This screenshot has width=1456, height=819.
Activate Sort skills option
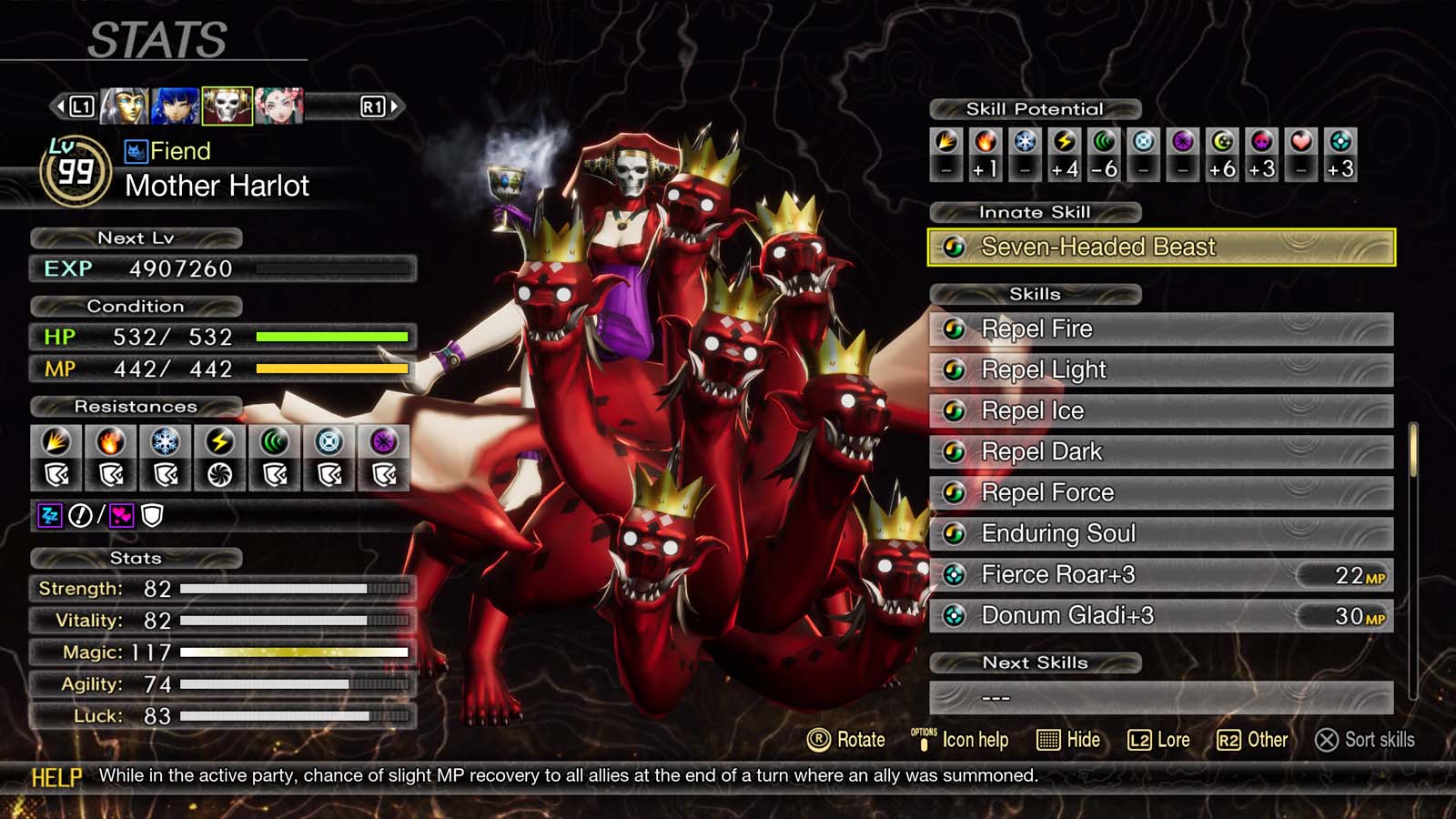click(x=1365, y=740)
